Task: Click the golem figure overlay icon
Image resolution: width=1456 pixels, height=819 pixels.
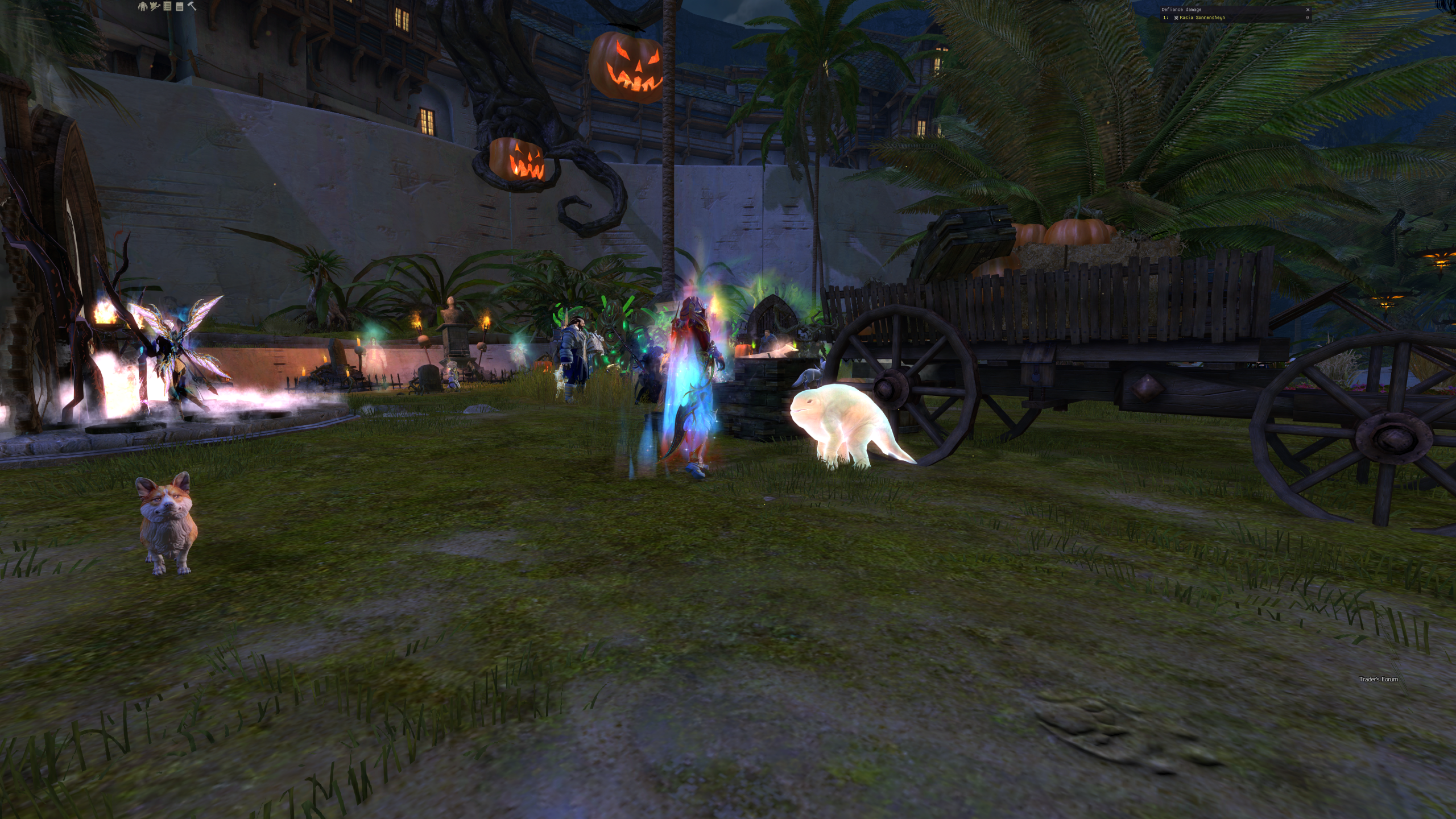Action: coord(142,6)
